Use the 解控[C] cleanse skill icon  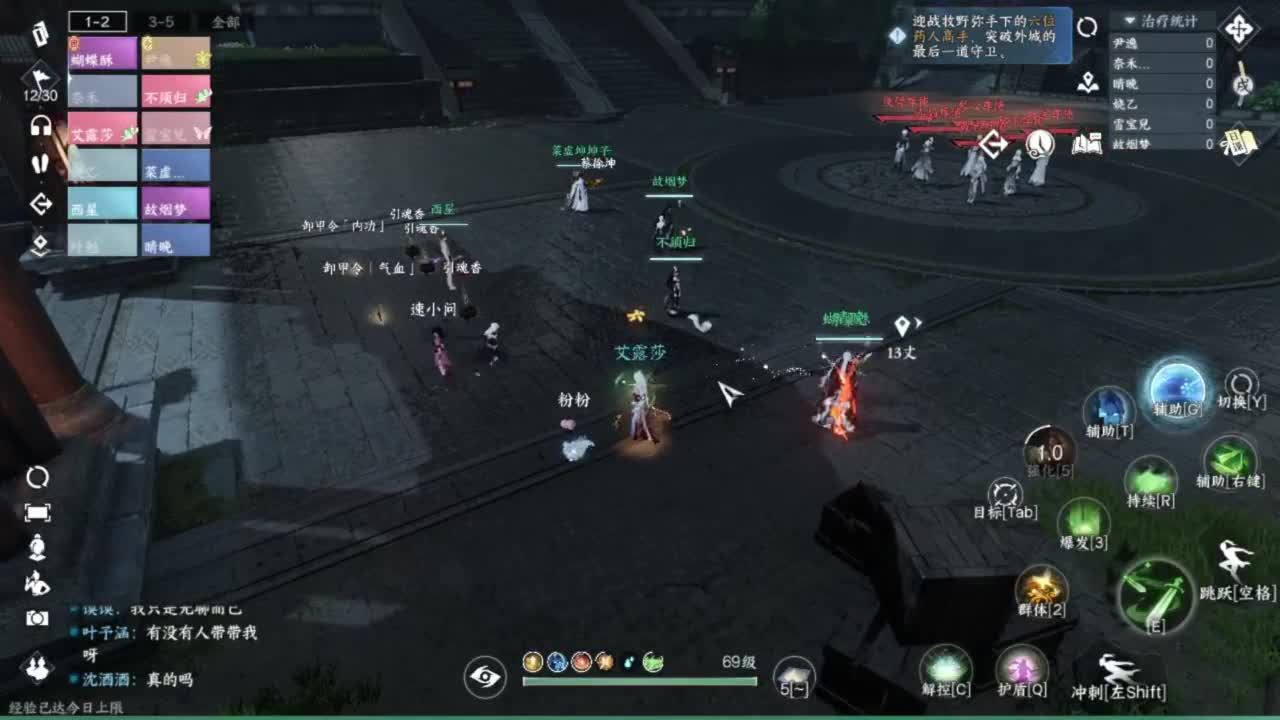(945, 664)
